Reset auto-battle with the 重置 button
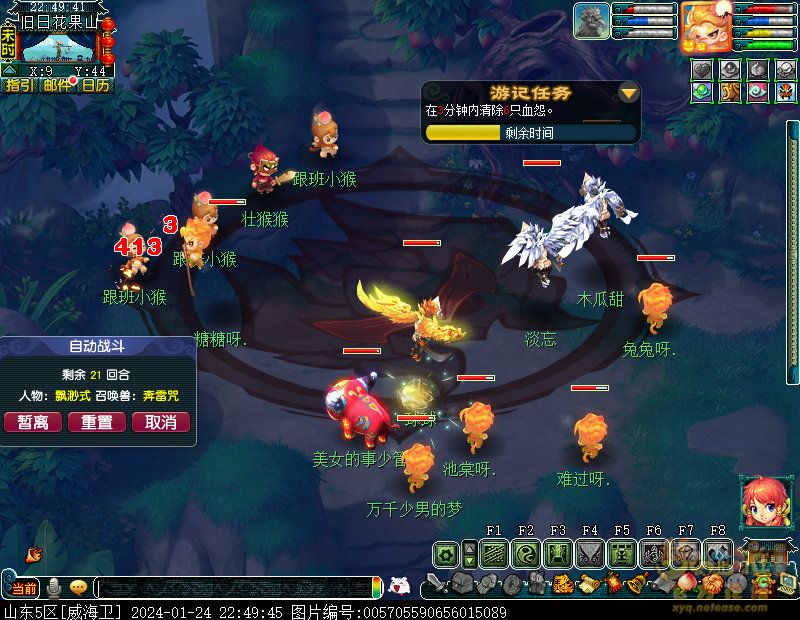The width and height of the screenshot is (800, 620). (97, 423)
